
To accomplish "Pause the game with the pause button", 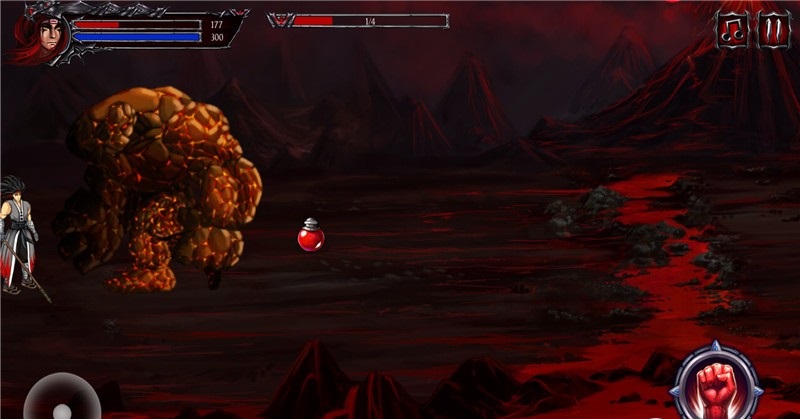I will [x=774, y=30].
